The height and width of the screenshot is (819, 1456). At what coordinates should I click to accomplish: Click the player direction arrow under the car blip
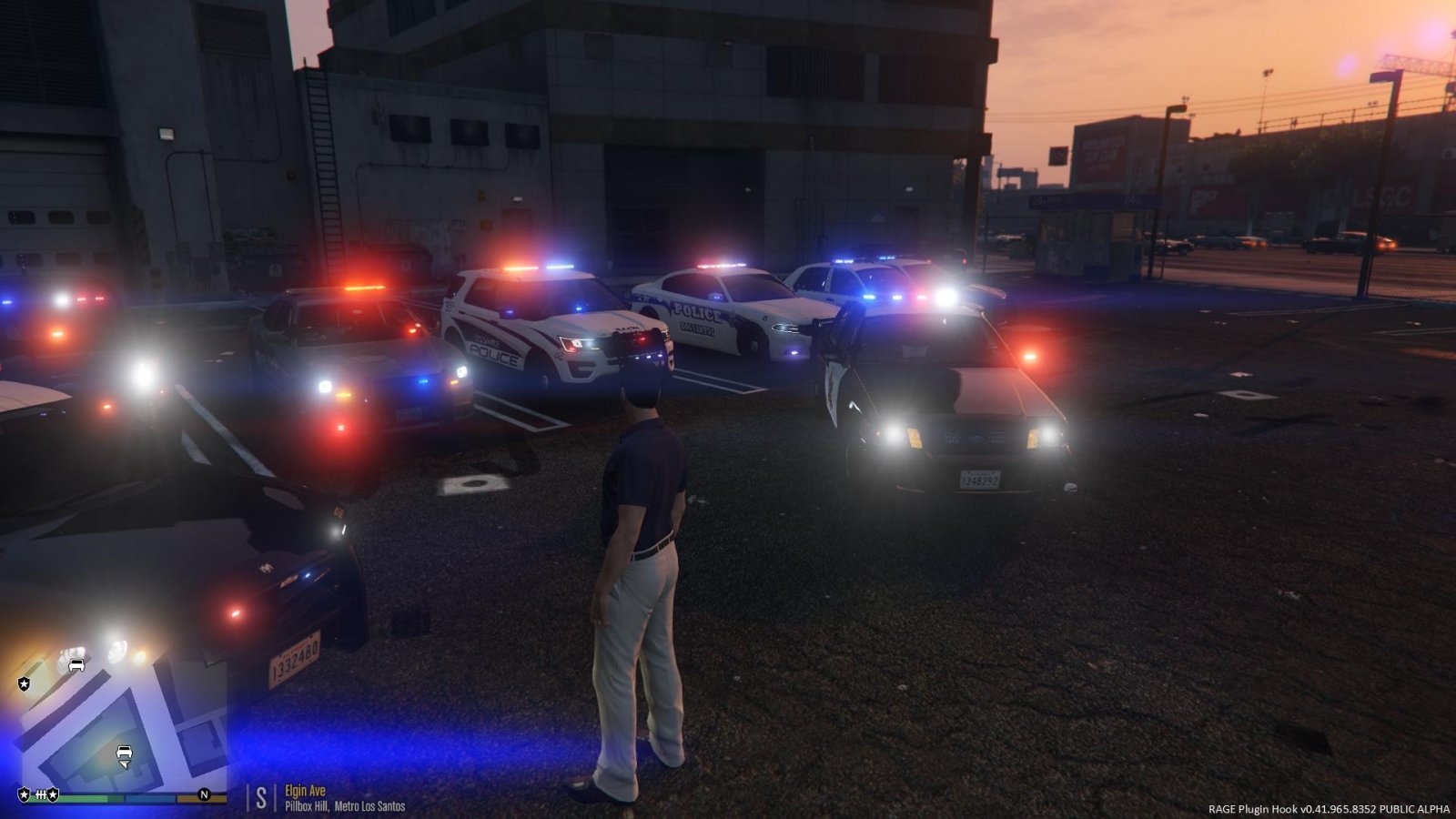125,764
